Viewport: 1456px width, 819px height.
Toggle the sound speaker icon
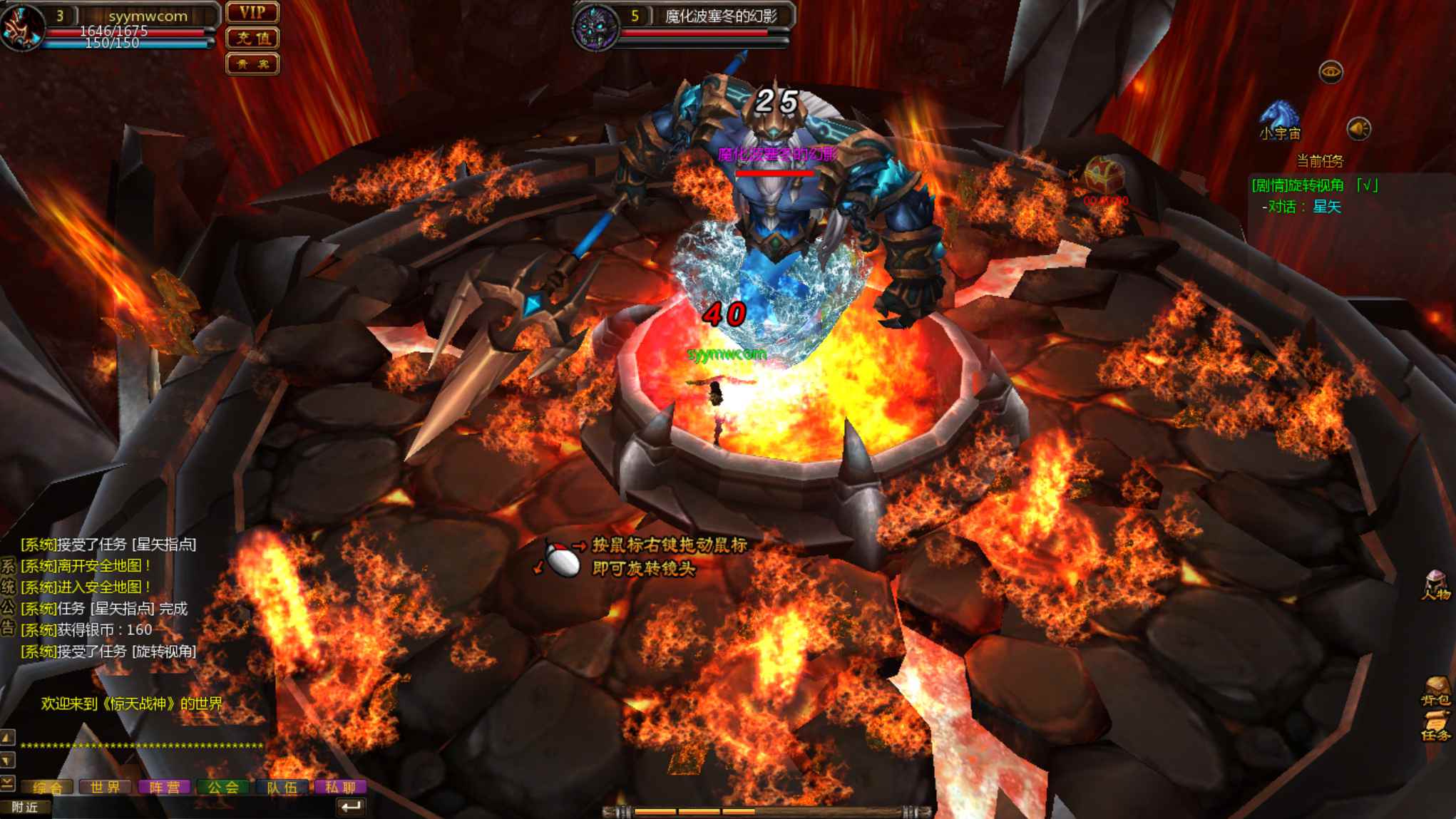tap(1358, 129)
